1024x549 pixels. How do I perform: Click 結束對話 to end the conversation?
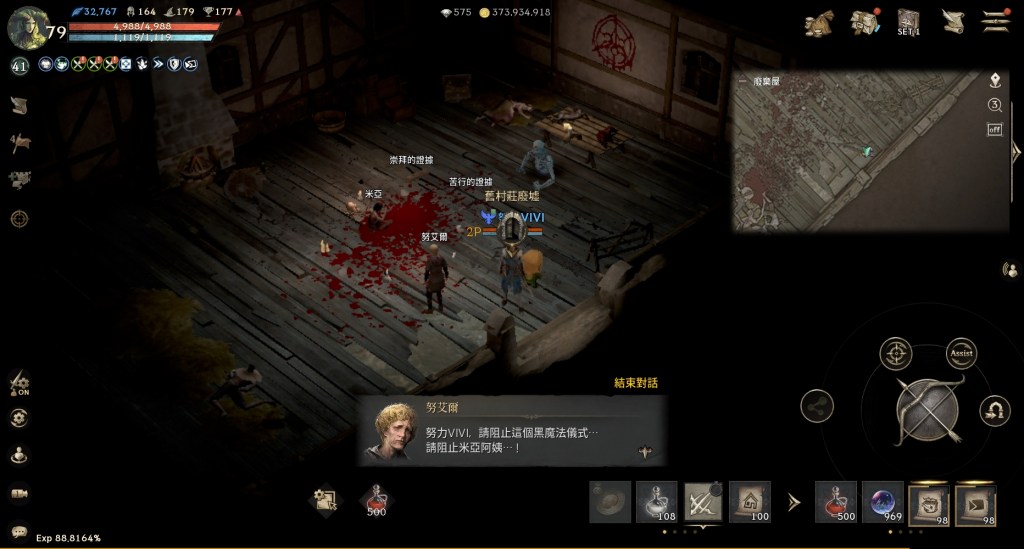pyautogui.click(x=636, y=383)
